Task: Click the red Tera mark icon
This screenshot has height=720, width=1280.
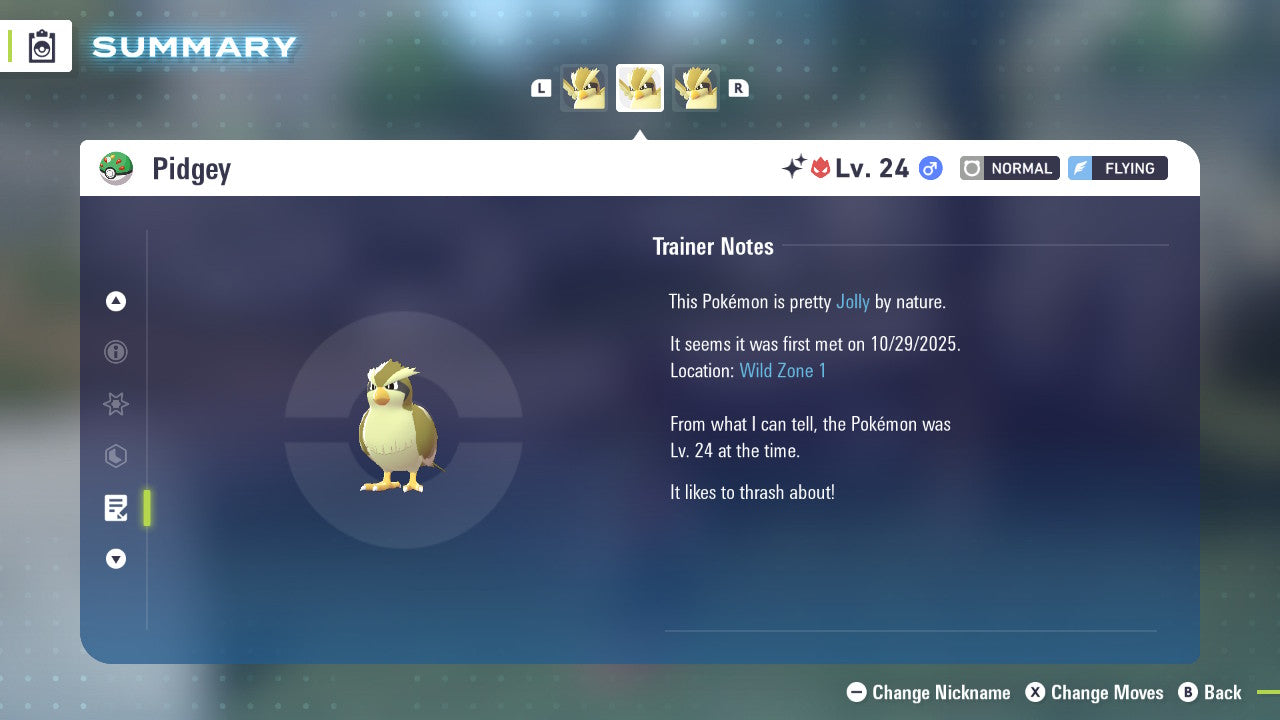Action: click(822, 168)
